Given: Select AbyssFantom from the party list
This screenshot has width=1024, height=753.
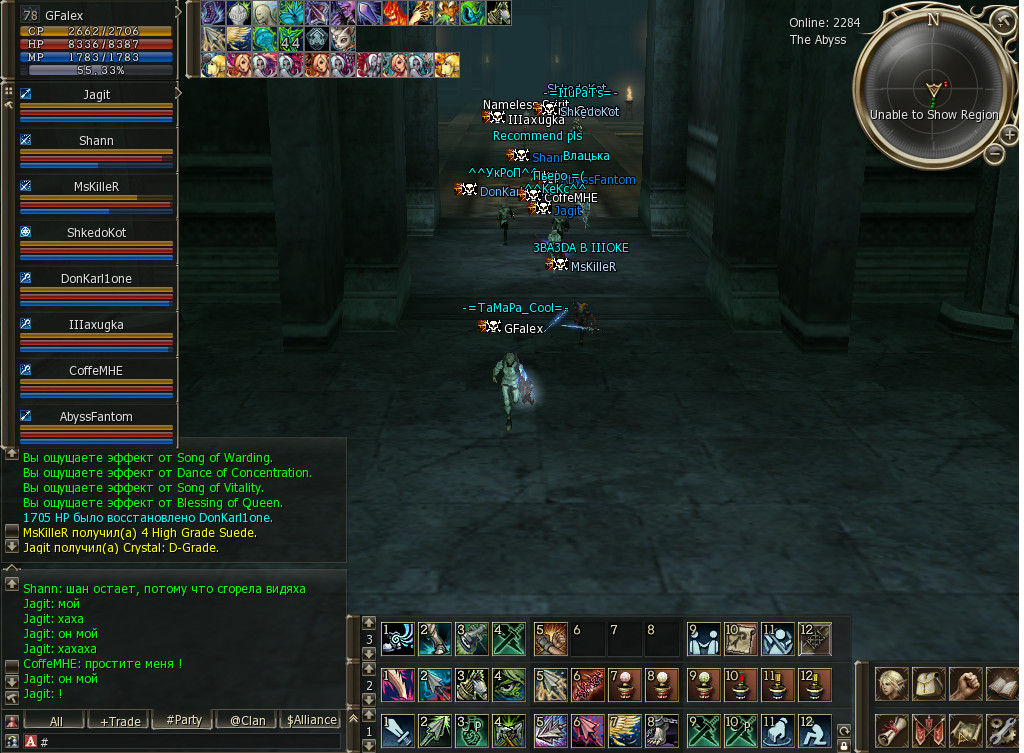Looking at the screenshot, I should (x=97, y=417).
